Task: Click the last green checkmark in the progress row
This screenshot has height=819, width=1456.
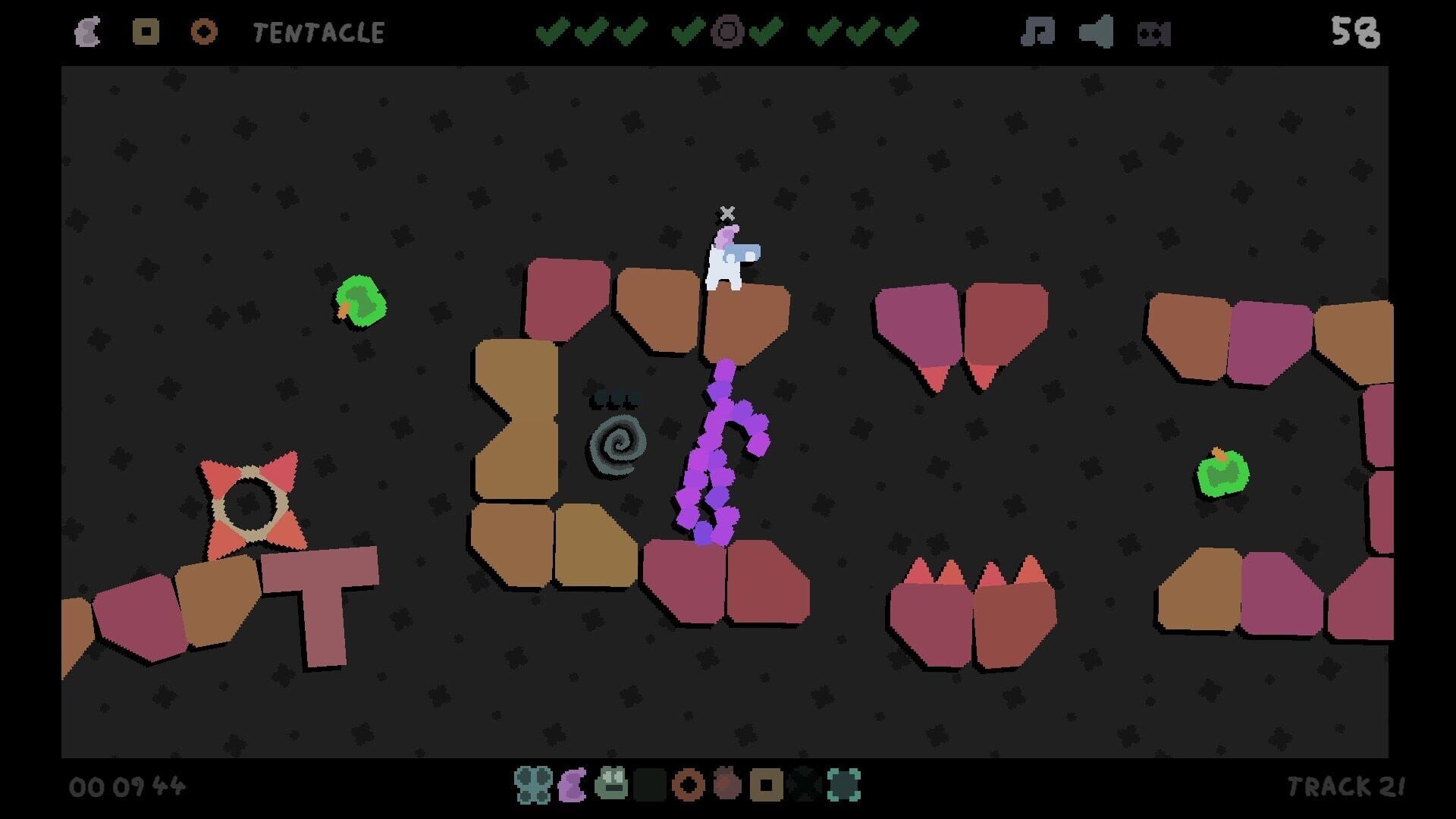Action: tap(901, 32)
